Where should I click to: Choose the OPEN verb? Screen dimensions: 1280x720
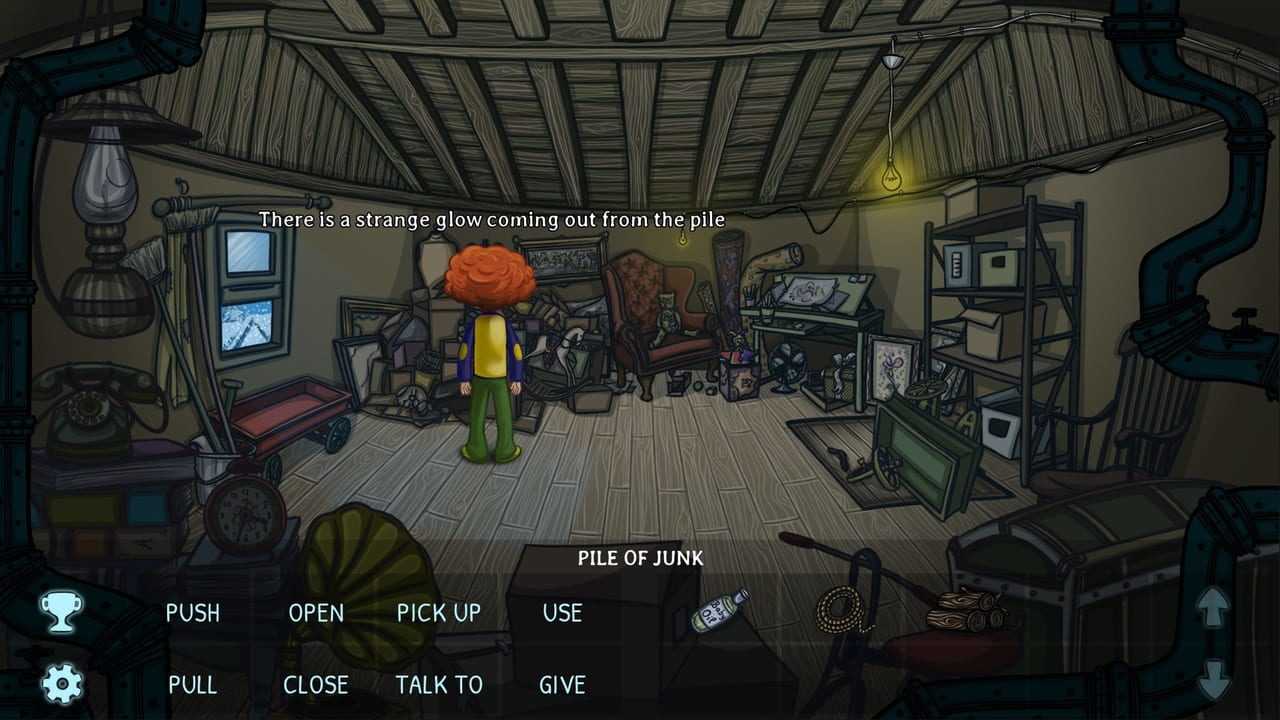click(316, 613)
